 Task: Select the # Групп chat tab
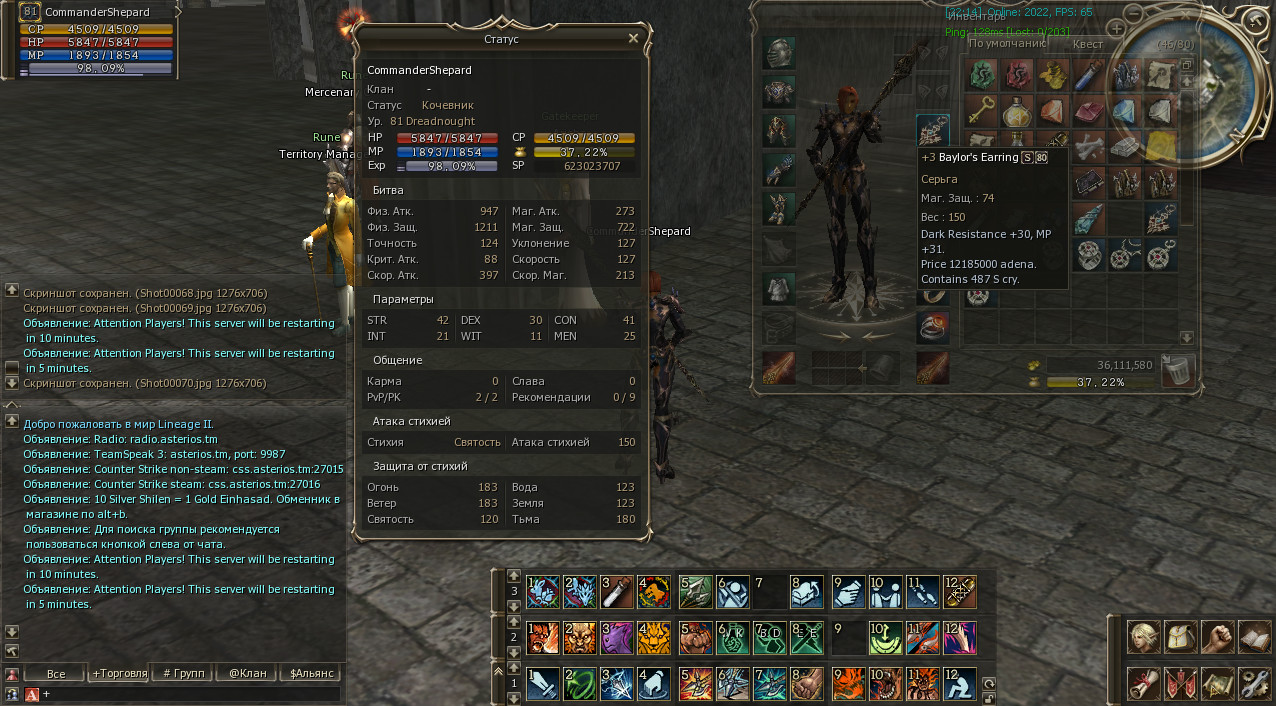[183, 673]
